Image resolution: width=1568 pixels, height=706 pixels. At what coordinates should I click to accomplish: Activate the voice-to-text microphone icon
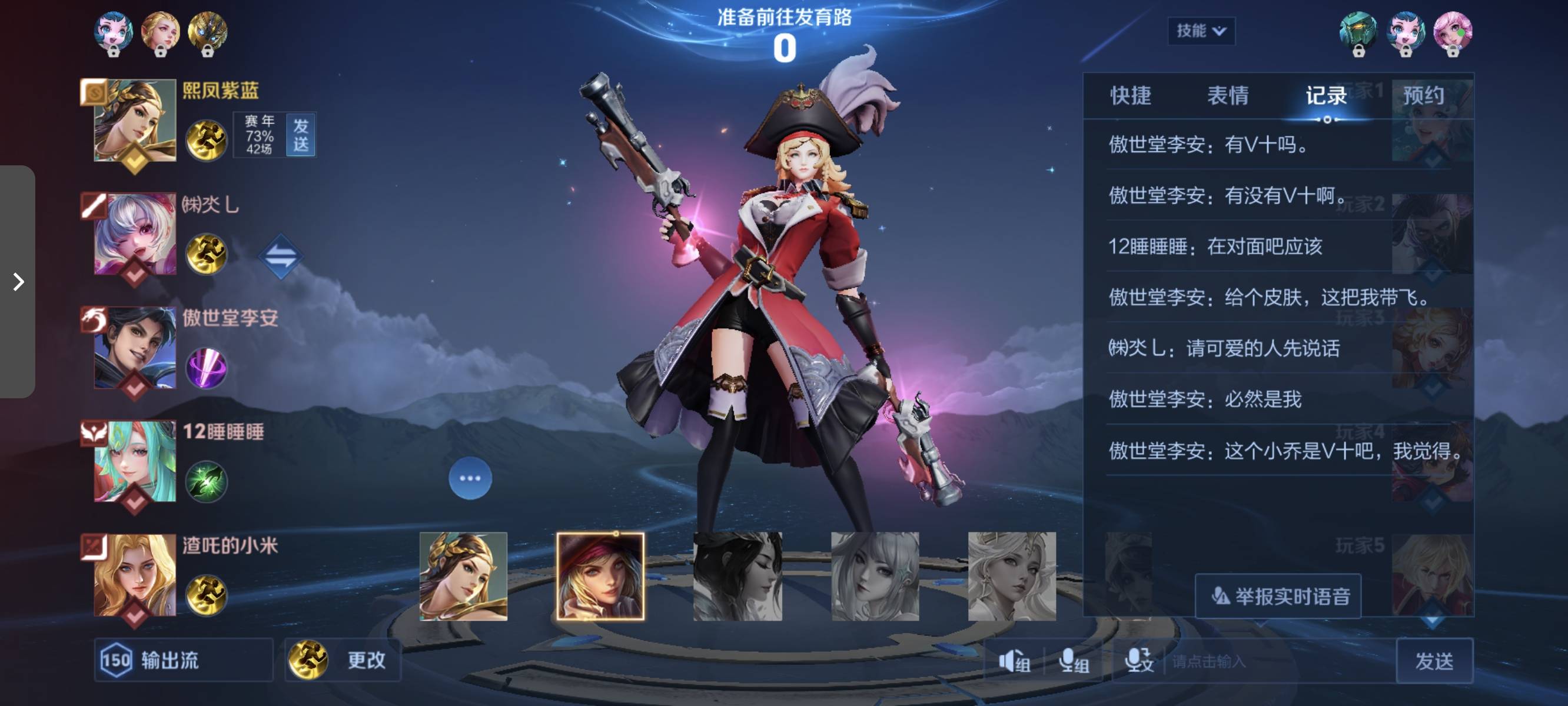click(x=1138, y=661)
